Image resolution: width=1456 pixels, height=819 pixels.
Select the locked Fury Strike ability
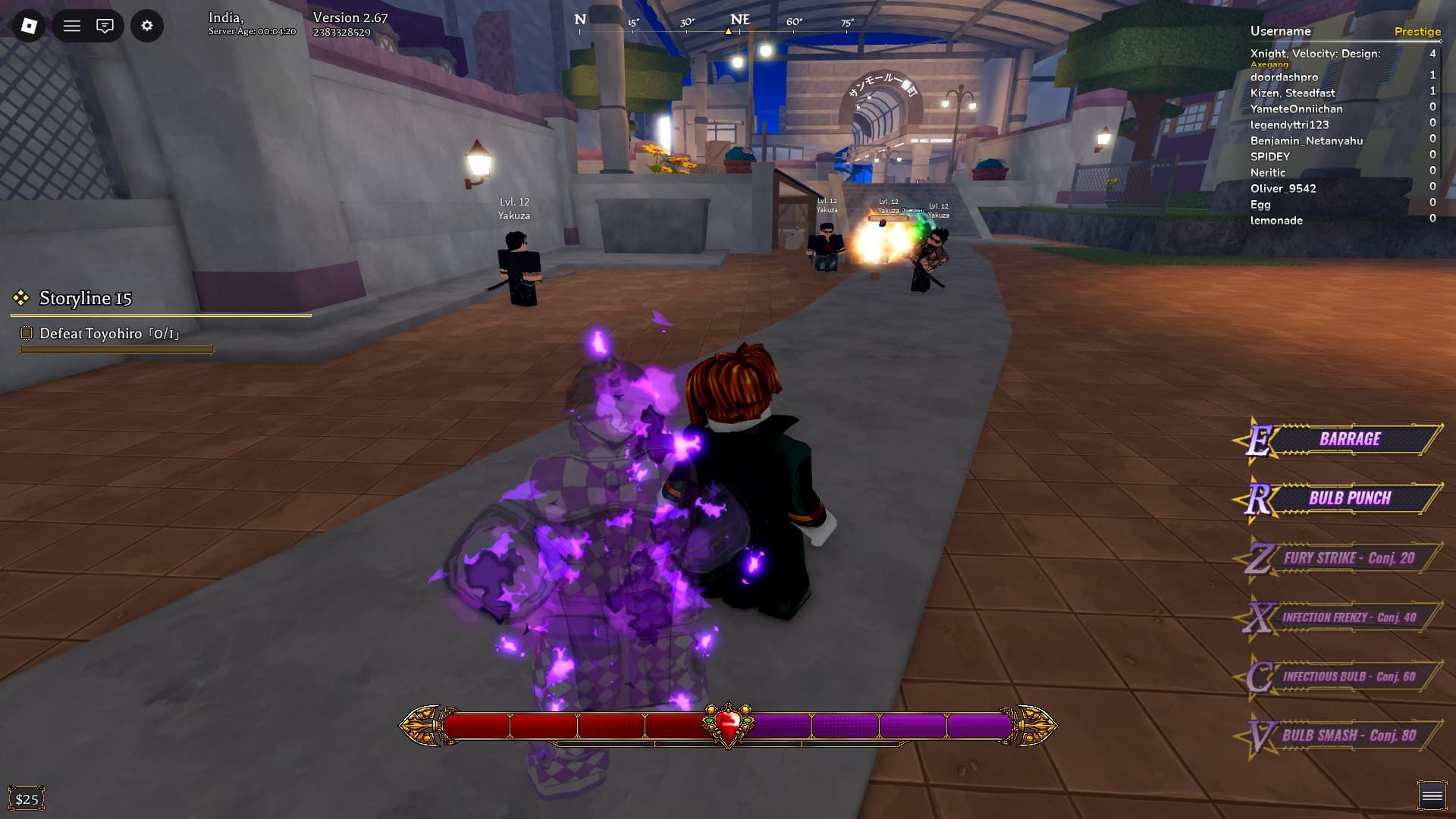(x=1348, y=558)
